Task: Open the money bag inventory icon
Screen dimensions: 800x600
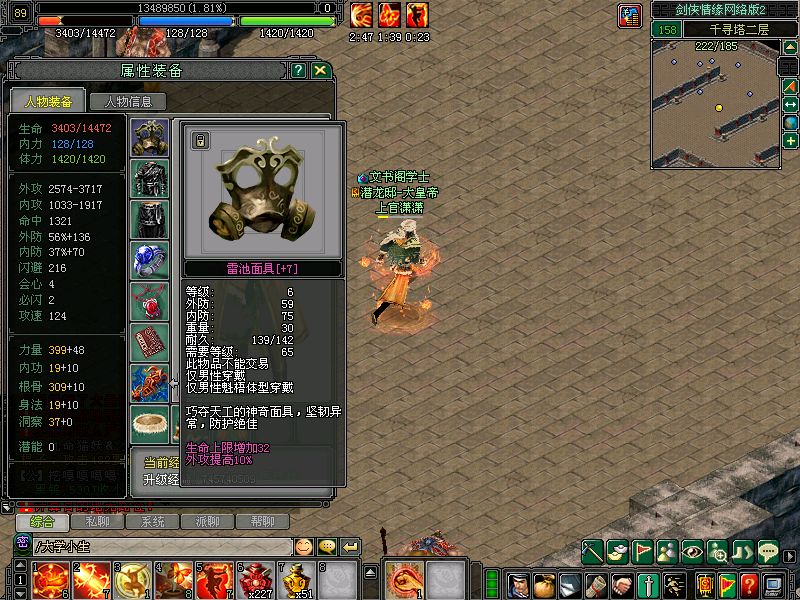Action: [x=544, y=583]
